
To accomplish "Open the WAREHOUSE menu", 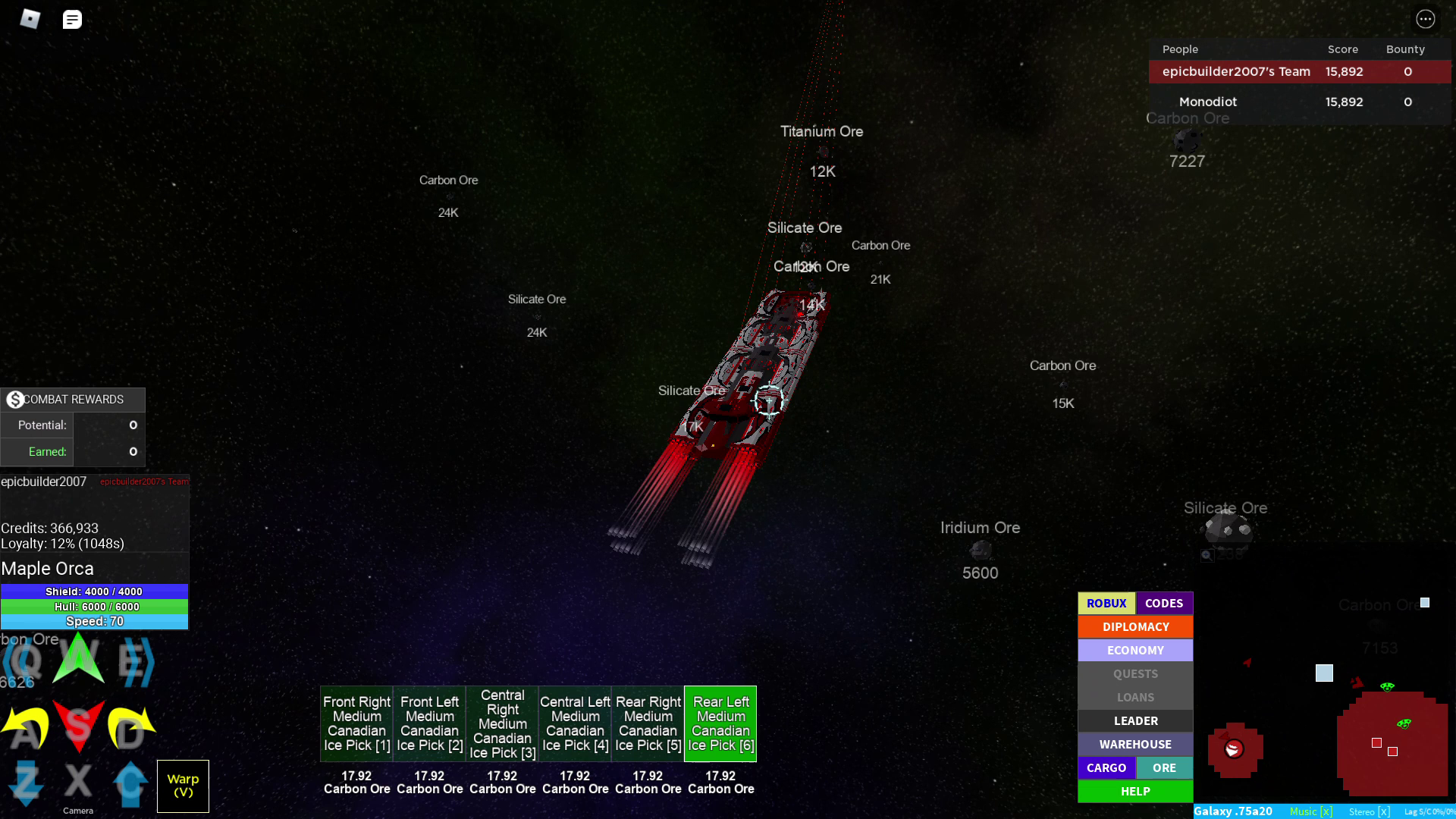I will tap(1134, 744).
